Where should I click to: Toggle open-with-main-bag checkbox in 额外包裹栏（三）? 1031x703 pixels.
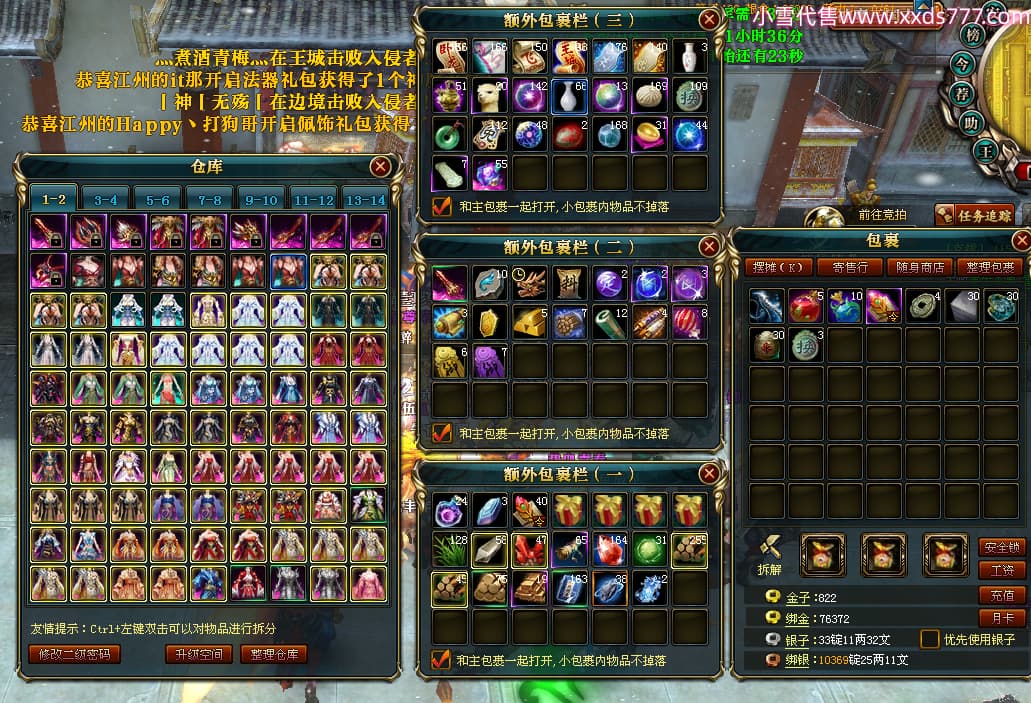(441, 207)
